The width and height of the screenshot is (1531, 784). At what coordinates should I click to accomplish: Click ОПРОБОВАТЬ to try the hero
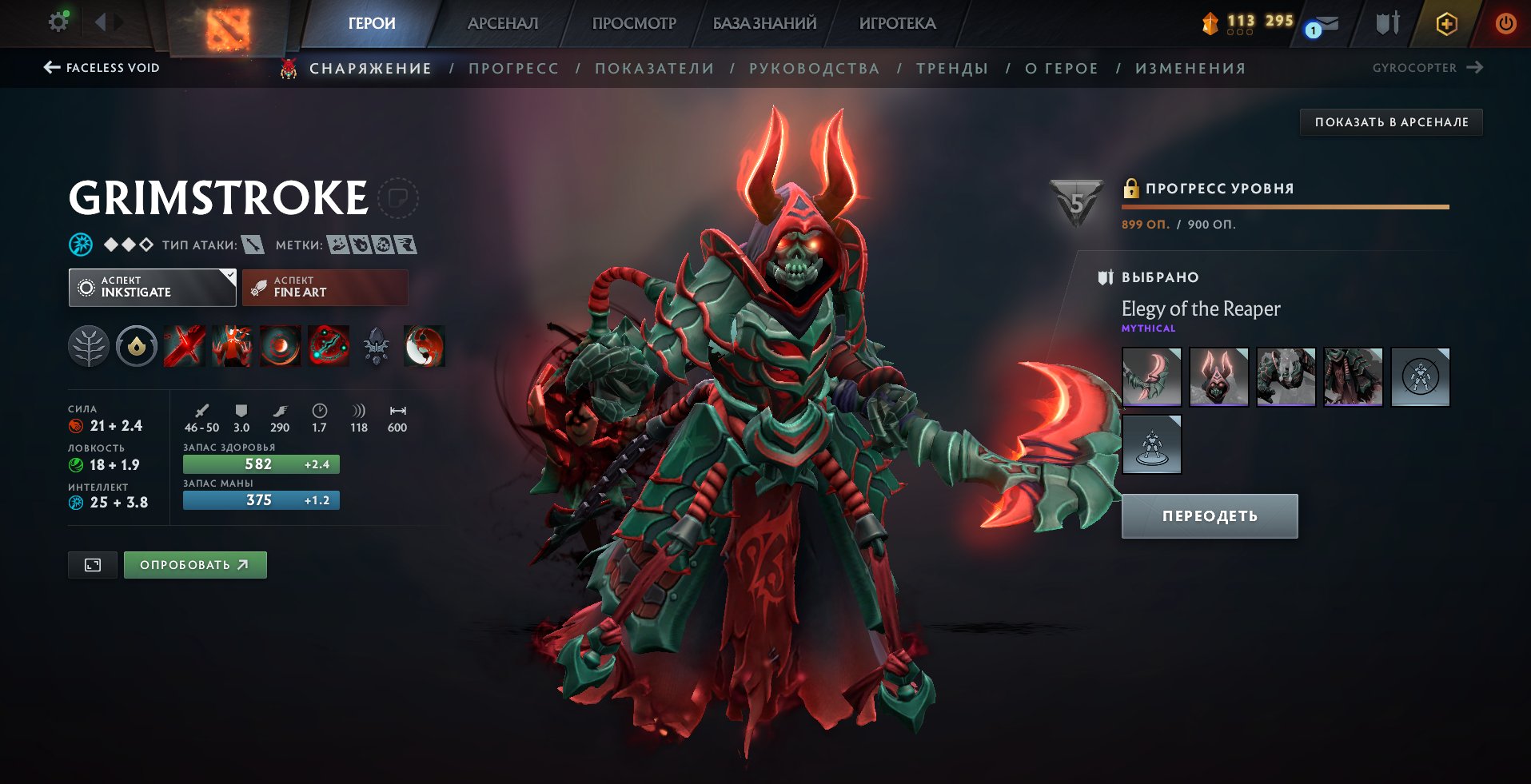coord(195,564)
